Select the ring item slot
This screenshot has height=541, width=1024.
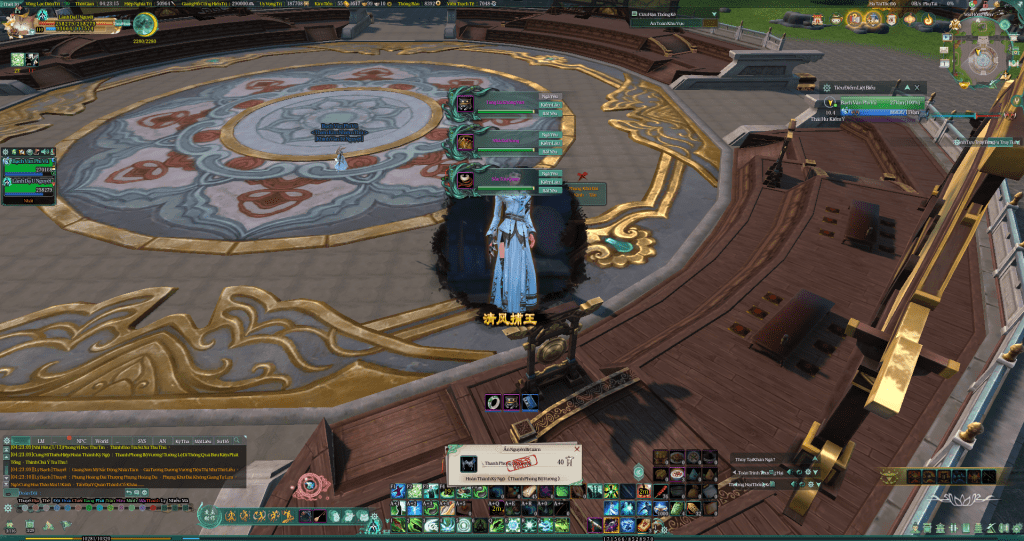tap(494, 401)
